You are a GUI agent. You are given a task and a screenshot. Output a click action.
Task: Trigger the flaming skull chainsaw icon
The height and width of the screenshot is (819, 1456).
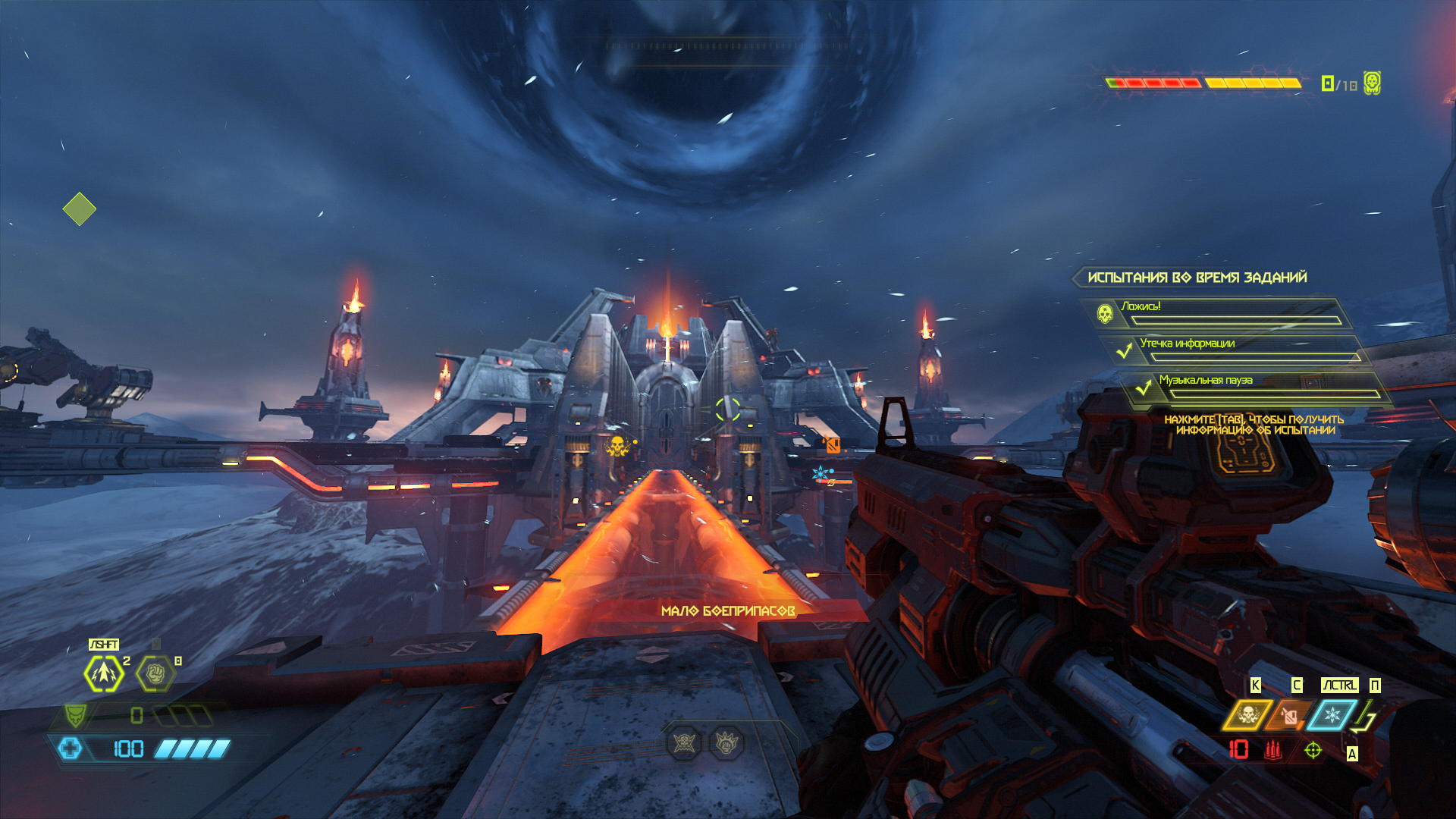click(1247, 715)
